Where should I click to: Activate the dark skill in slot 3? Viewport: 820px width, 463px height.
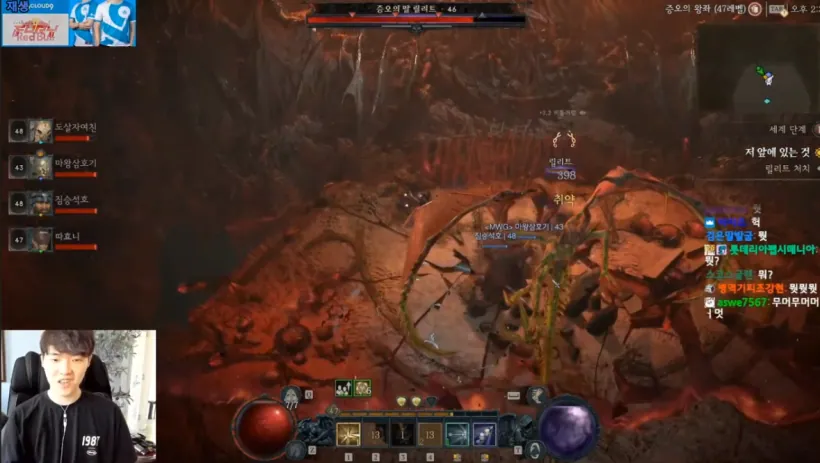coord(403,435)
